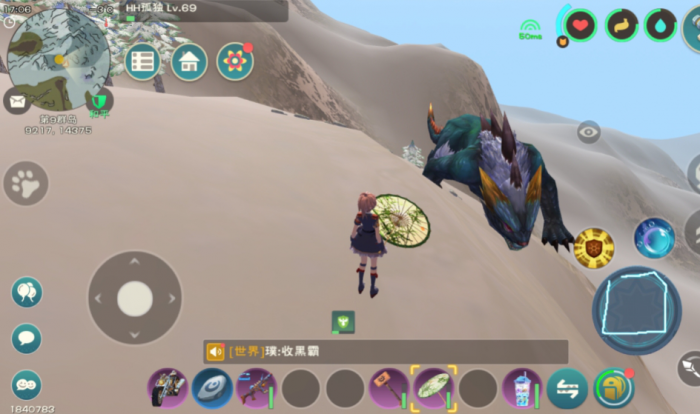The width and height of the screenshot is (700, 414).
Task: Activate the golden shield skill icon
Action: [593, 247]
